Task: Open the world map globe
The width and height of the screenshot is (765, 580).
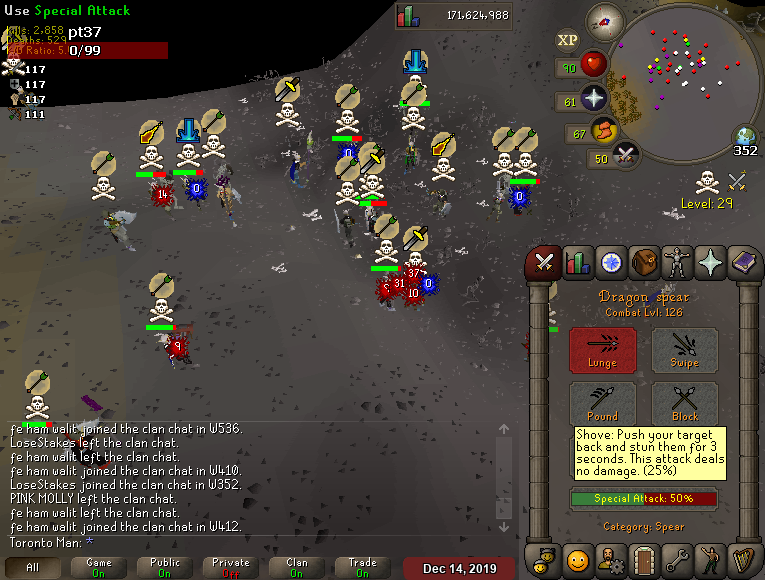Action: [x=745, y=137]
